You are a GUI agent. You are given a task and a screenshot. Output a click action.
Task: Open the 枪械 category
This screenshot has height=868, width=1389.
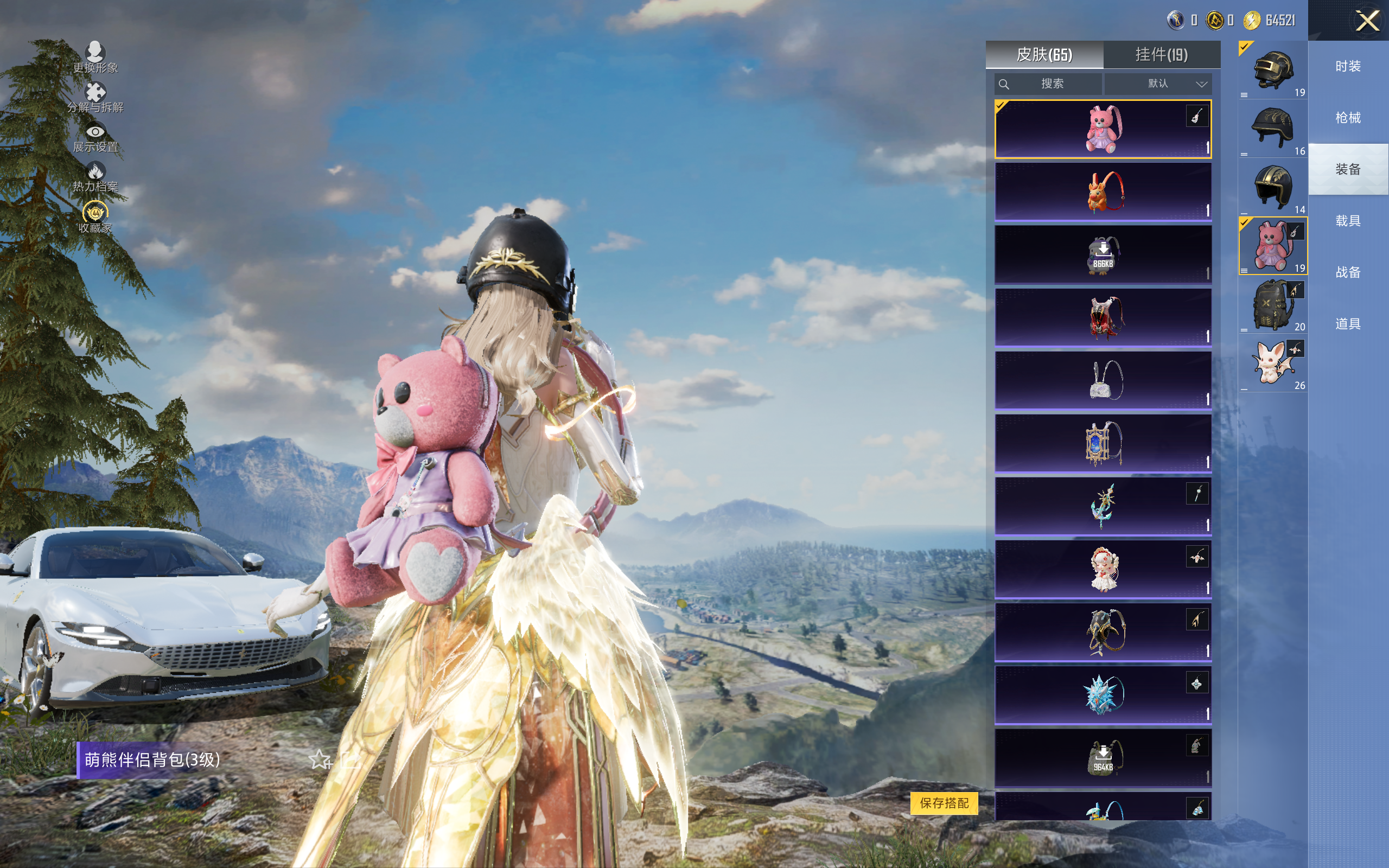tap(1348, 118)
